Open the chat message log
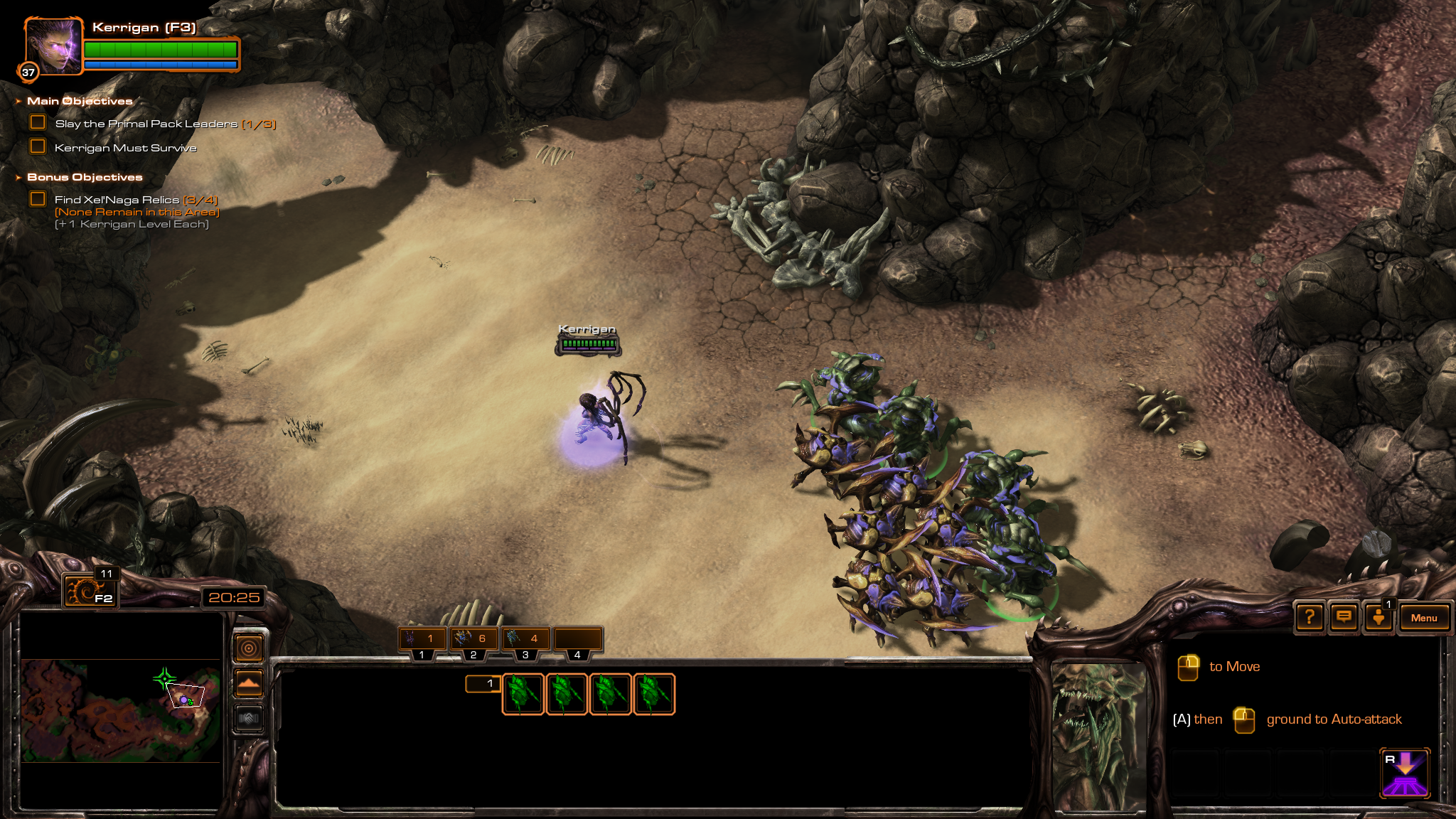The image size is (1456, 819). (1344, 617)
